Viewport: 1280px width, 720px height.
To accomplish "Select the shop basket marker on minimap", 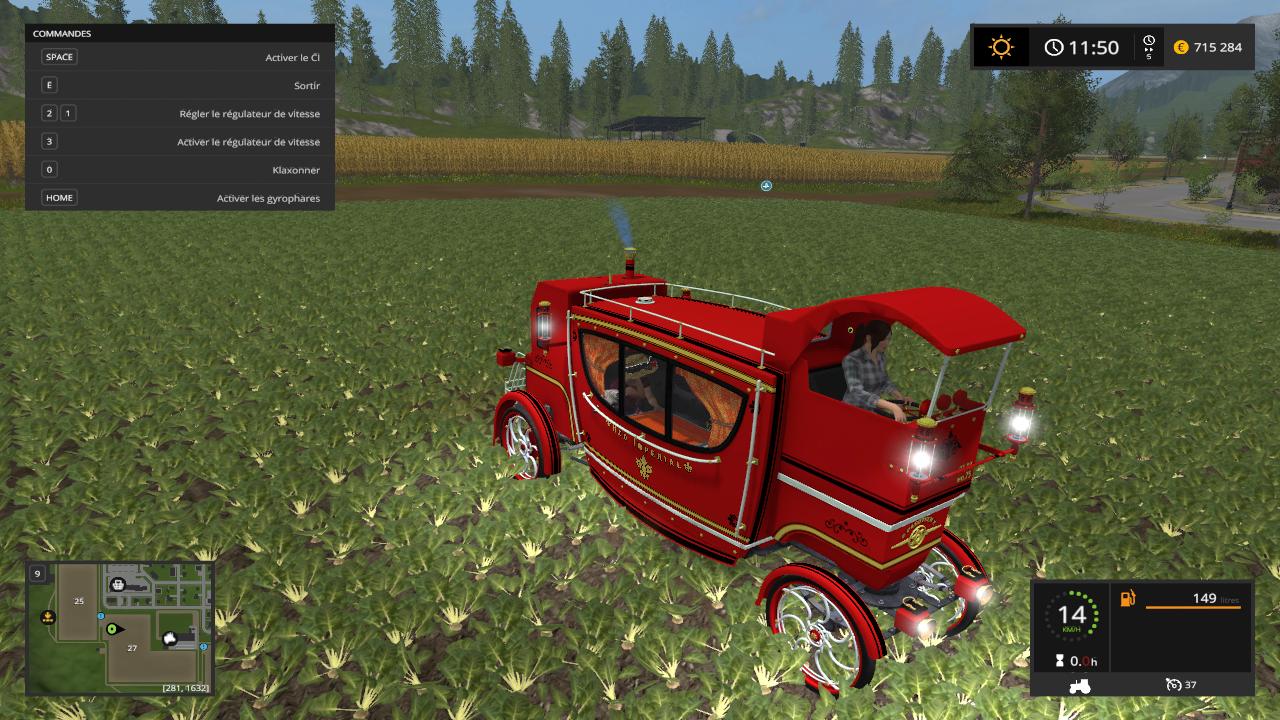I will click(117, 584).
